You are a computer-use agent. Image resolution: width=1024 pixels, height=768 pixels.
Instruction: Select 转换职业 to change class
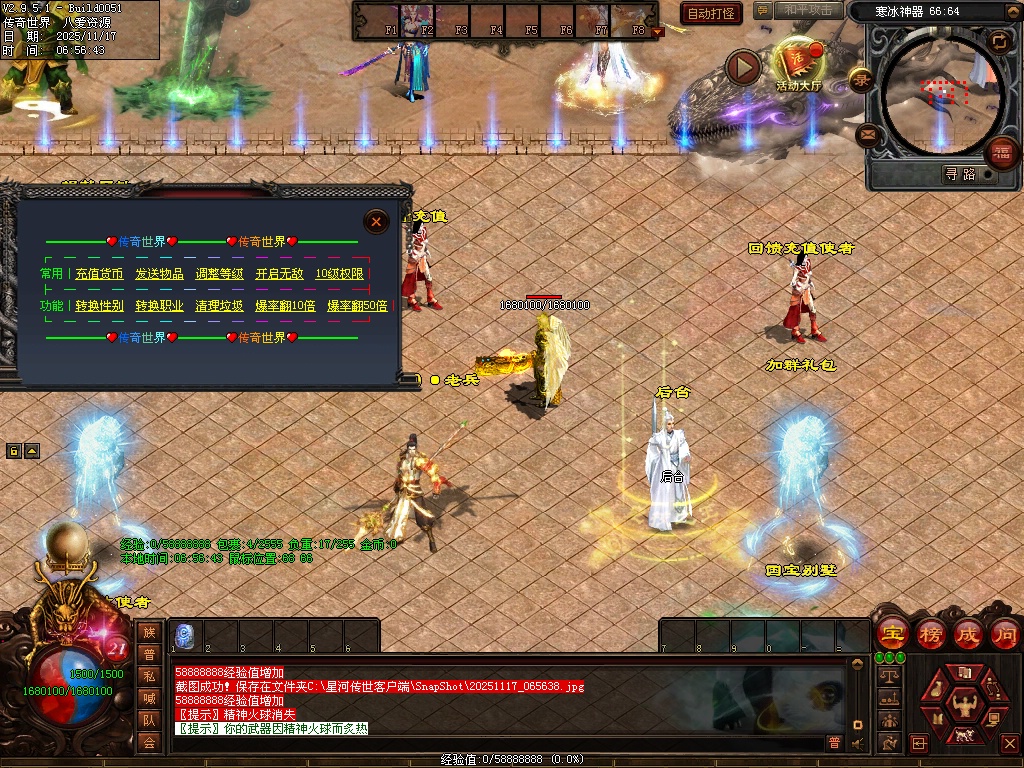point(159,306)
